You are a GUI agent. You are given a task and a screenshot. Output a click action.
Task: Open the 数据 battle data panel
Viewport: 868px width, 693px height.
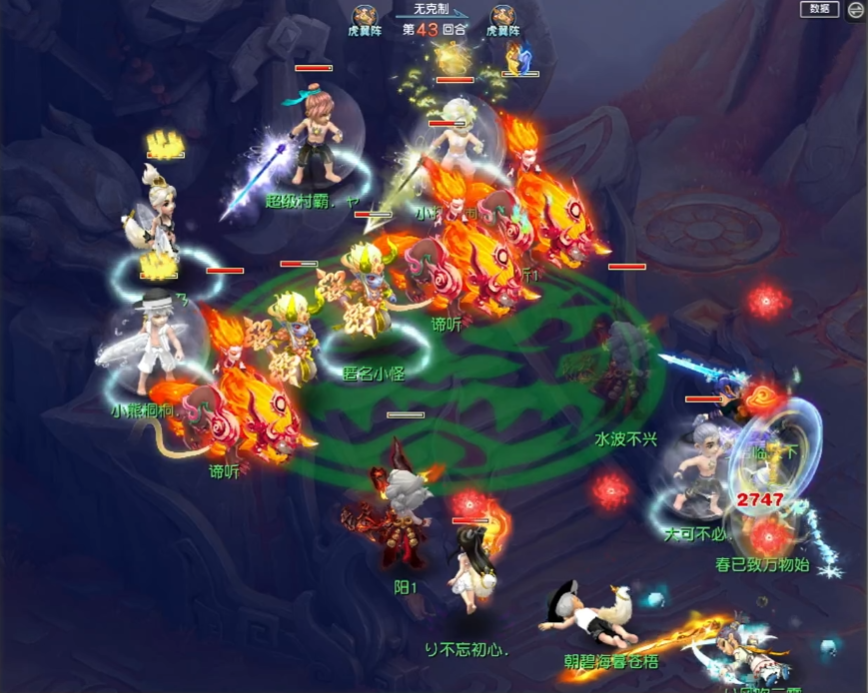pyautogui.click(x=819, y=9)
